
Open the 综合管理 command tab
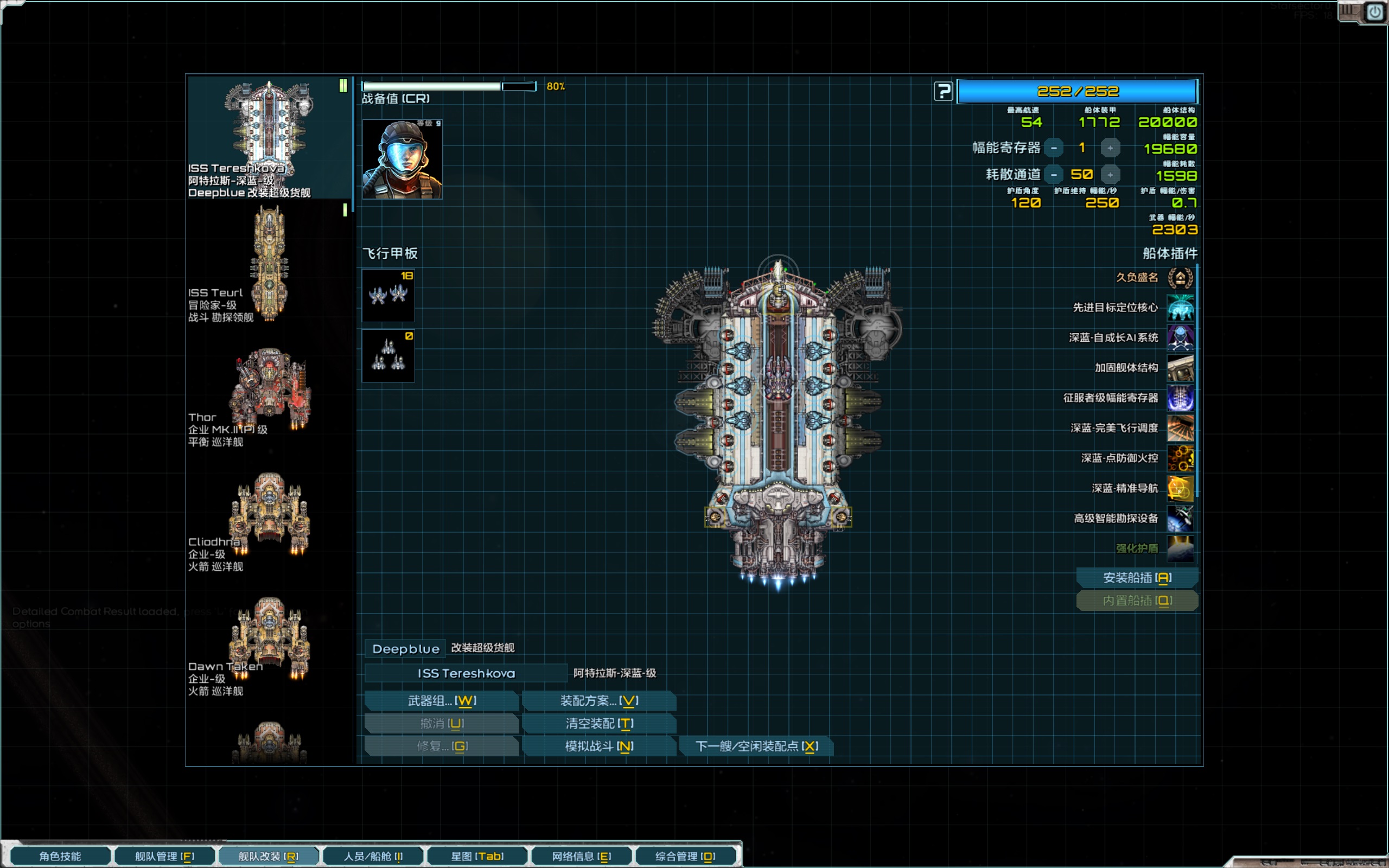pyautogui.click(x=685, y=856)
